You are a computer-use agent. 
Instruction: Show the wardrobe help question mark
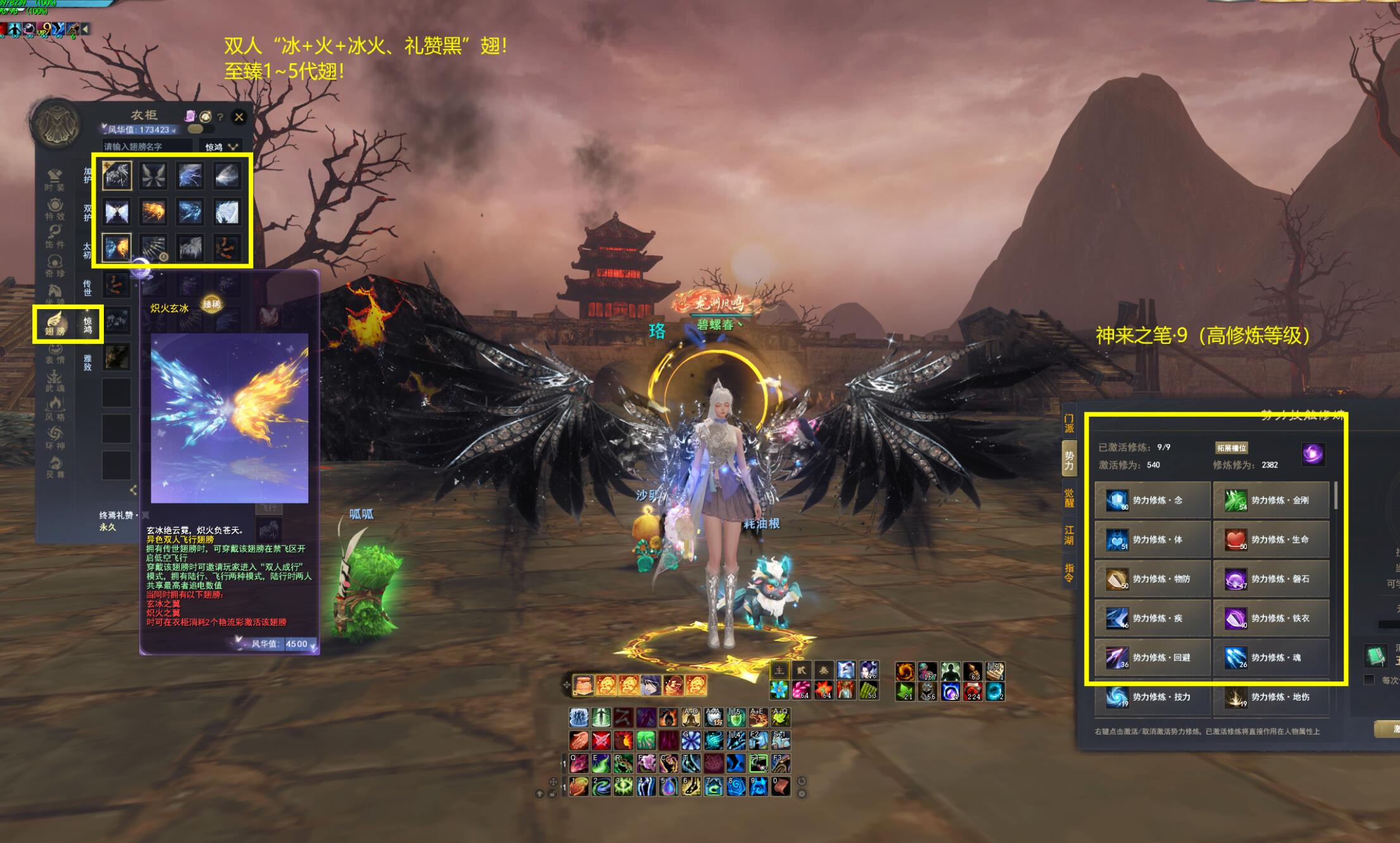pyautogui.click(x=220, y=117)
